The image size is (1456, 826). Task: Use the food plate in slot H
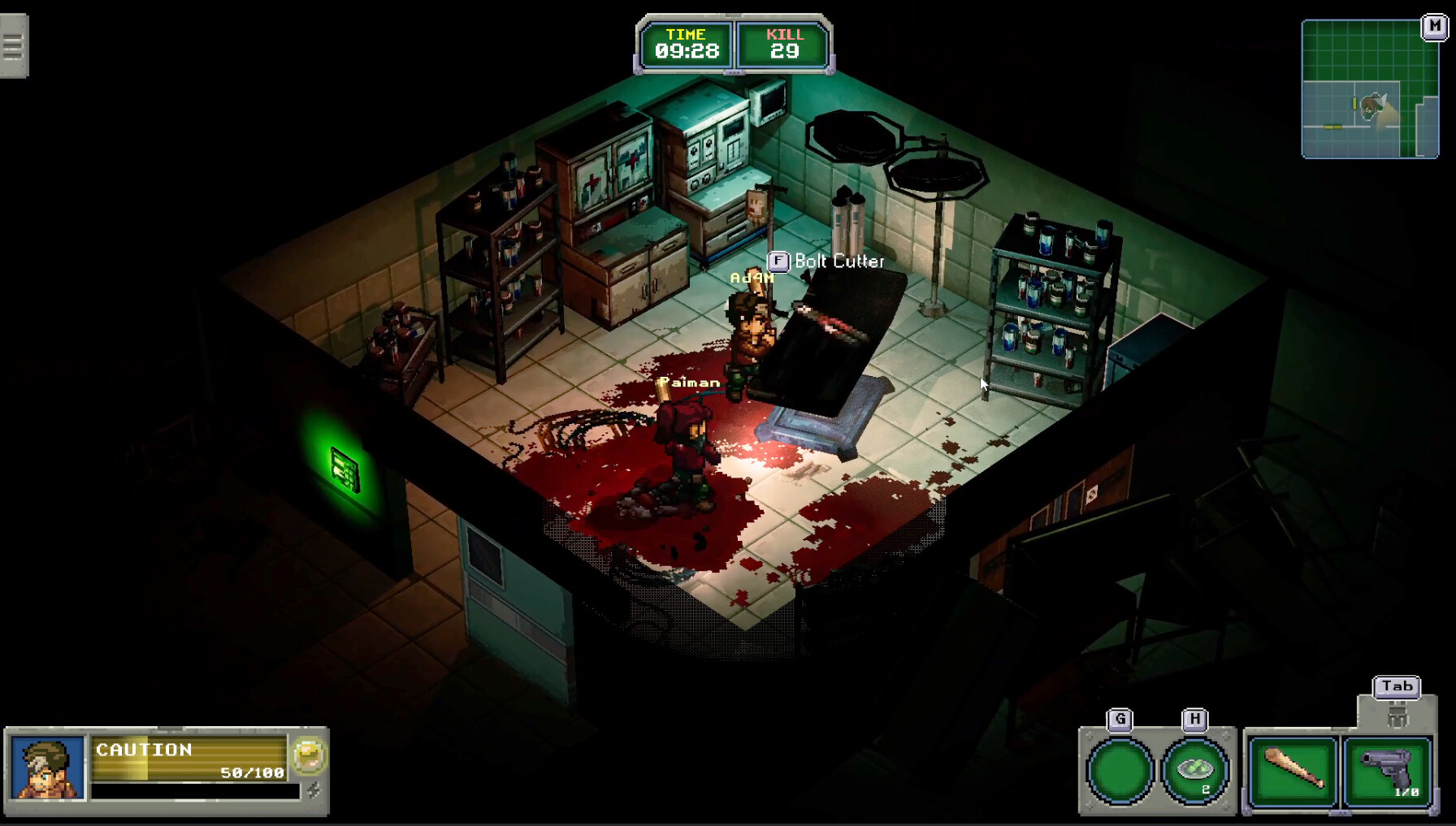click(x=1193, y=770)
